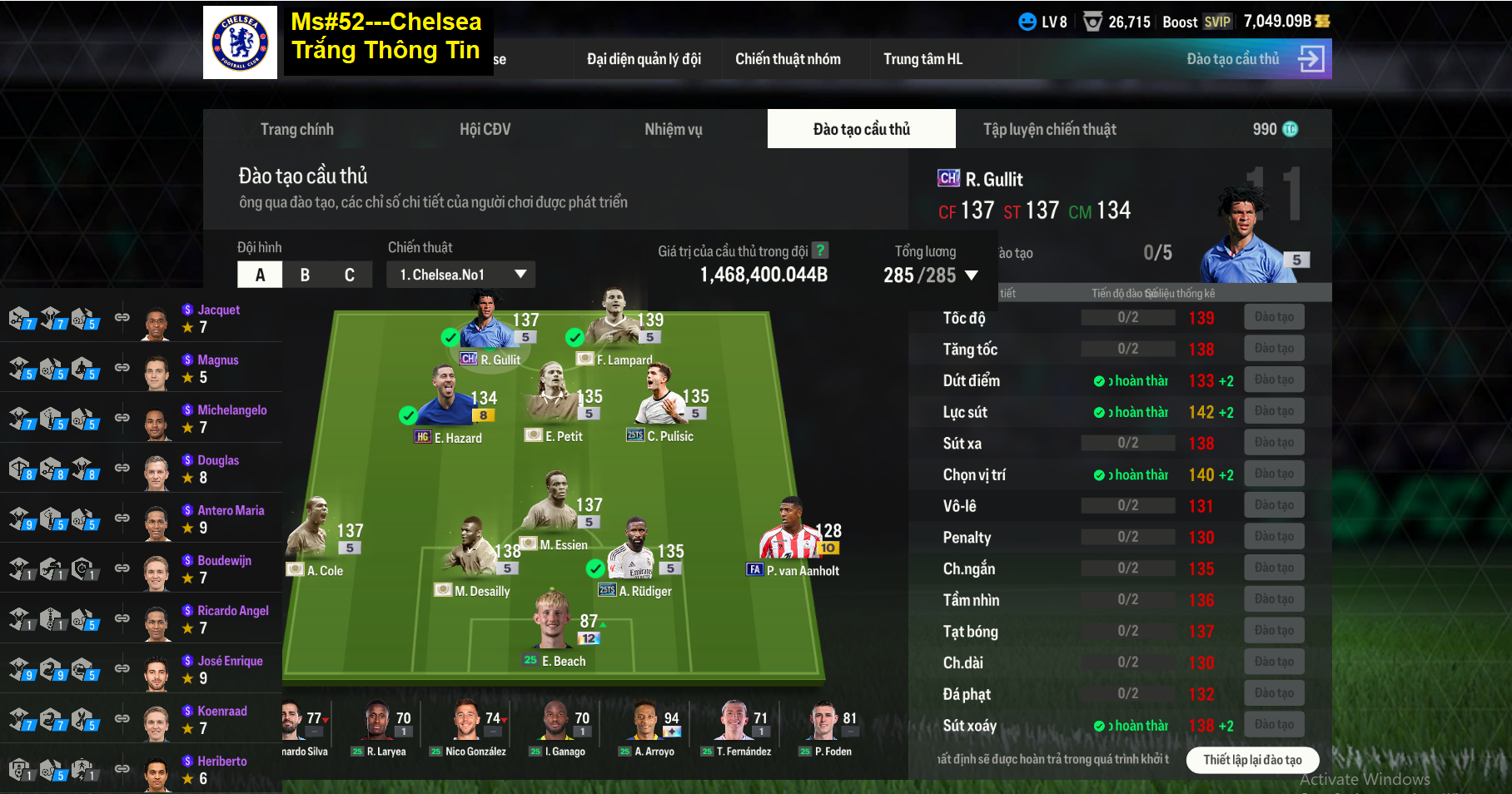Image resolution: width=1512 pixels, height=794 pixels.
Task: Click the chain link icon beside Jacquet
Action: (123, 319)
